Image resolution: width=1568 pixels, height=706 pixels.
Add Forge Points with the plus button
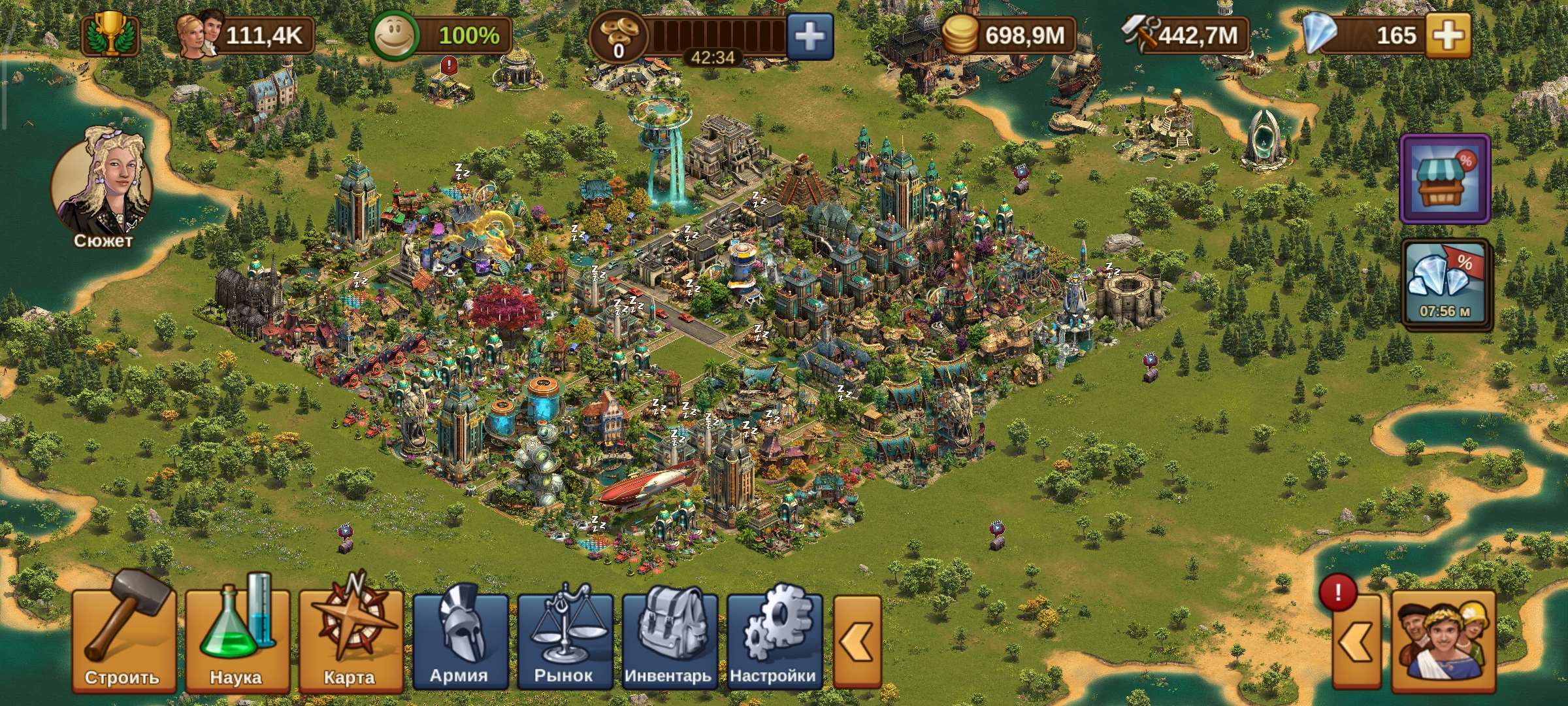point(809,37)
